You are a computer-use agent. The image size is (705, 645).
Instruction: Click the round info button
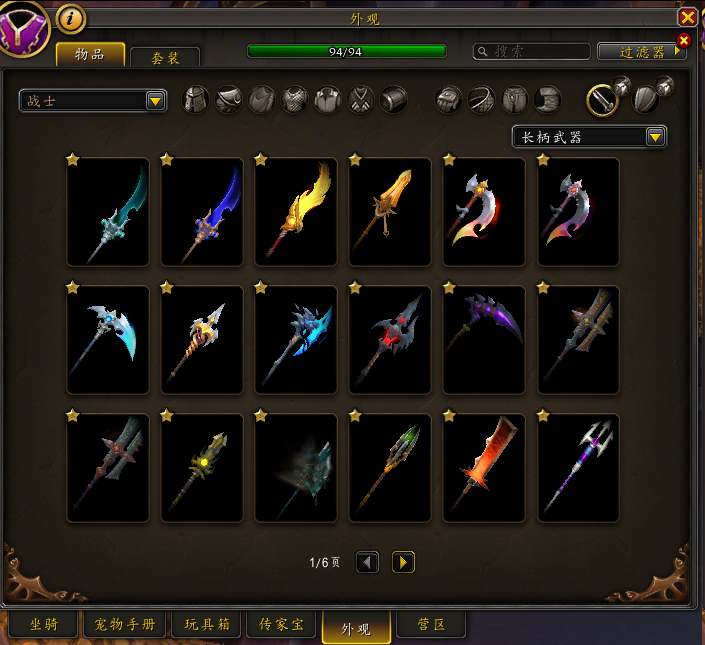pyautogui.click(x=70, y=18)
